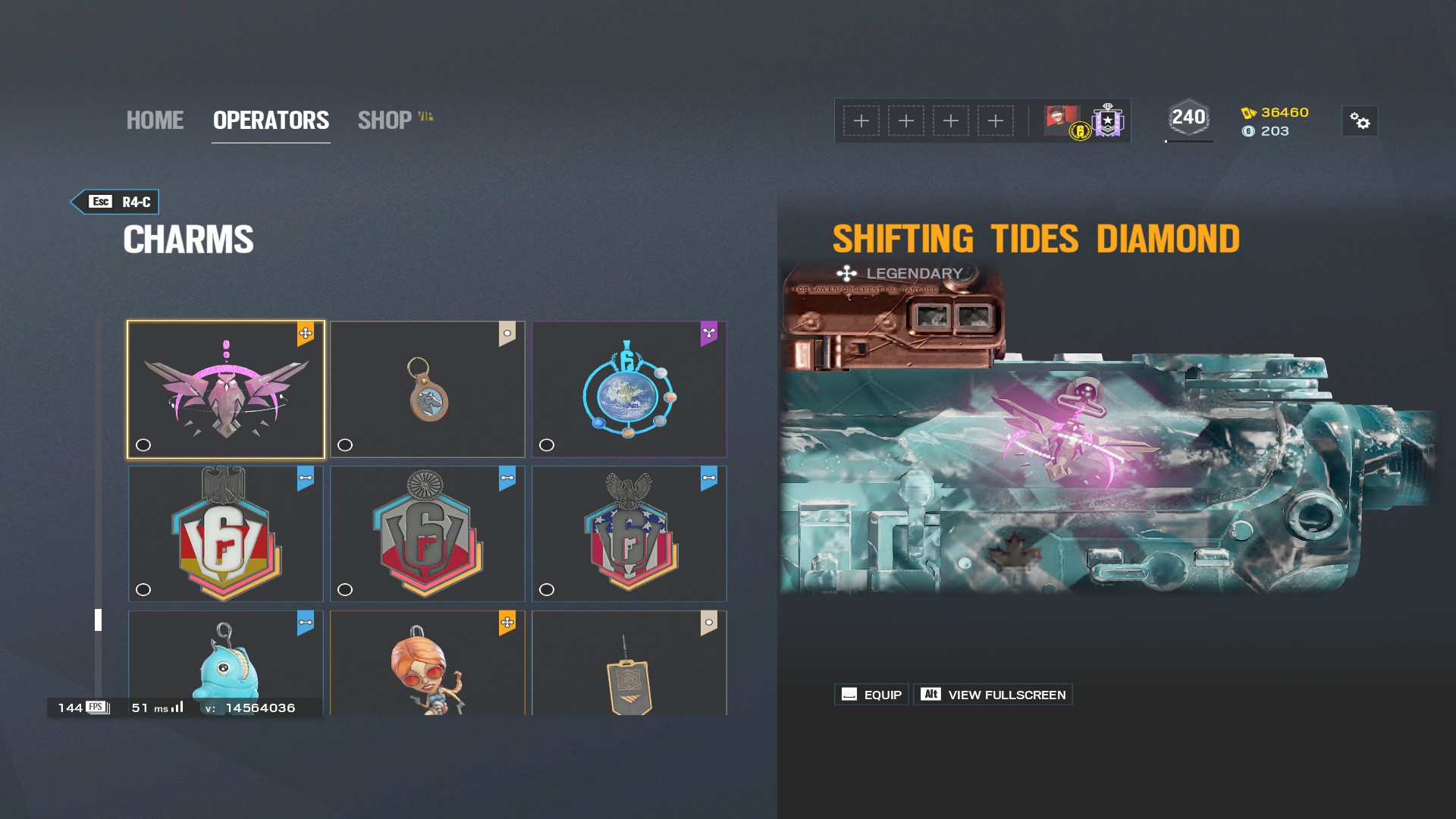Click the Esc back arrow labeled R4-C
Viewport: 1456px width, 819px height.
click(x=115, y=202)
